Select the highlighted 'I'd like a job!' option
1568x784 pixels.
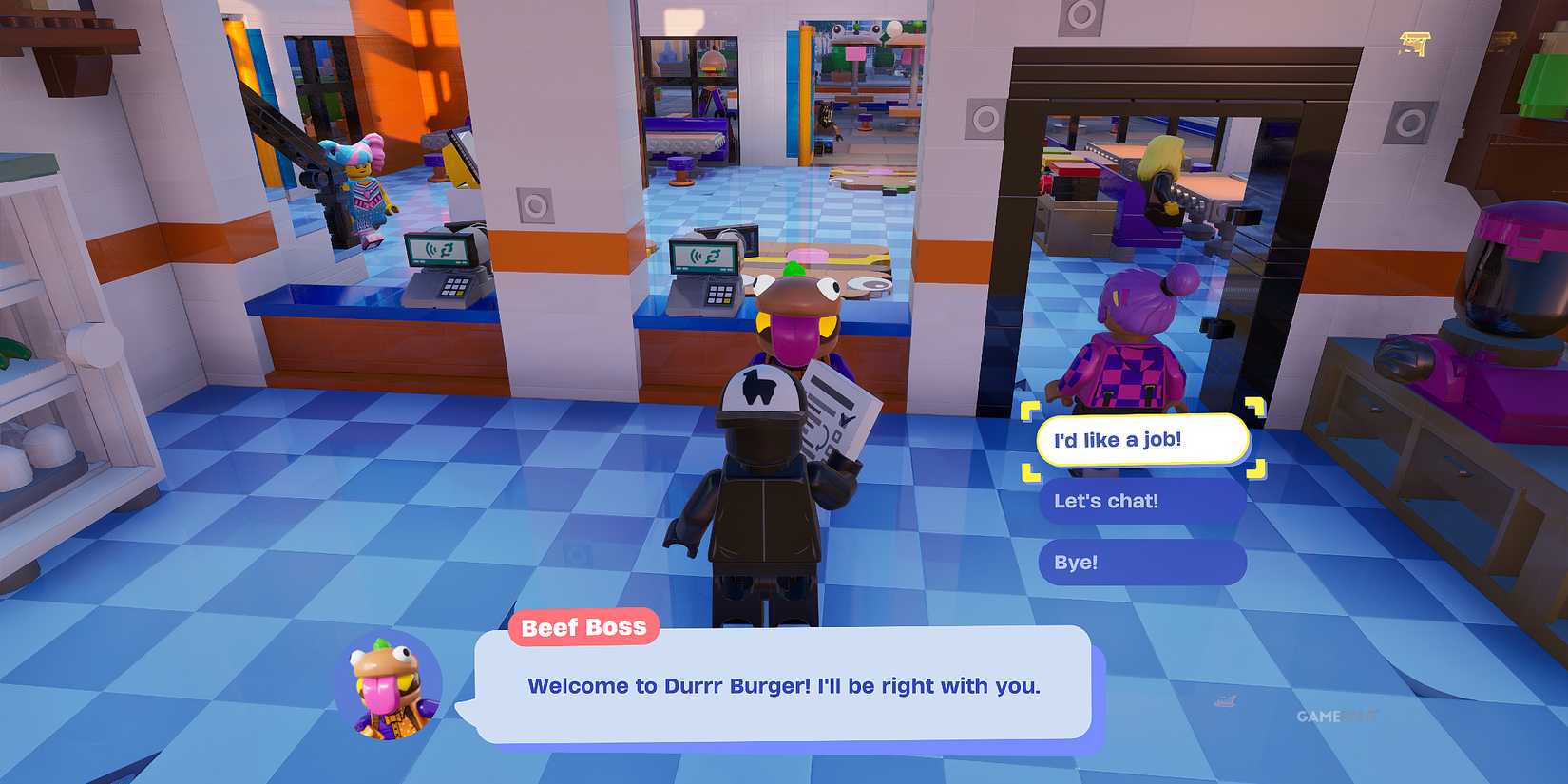1143,439
